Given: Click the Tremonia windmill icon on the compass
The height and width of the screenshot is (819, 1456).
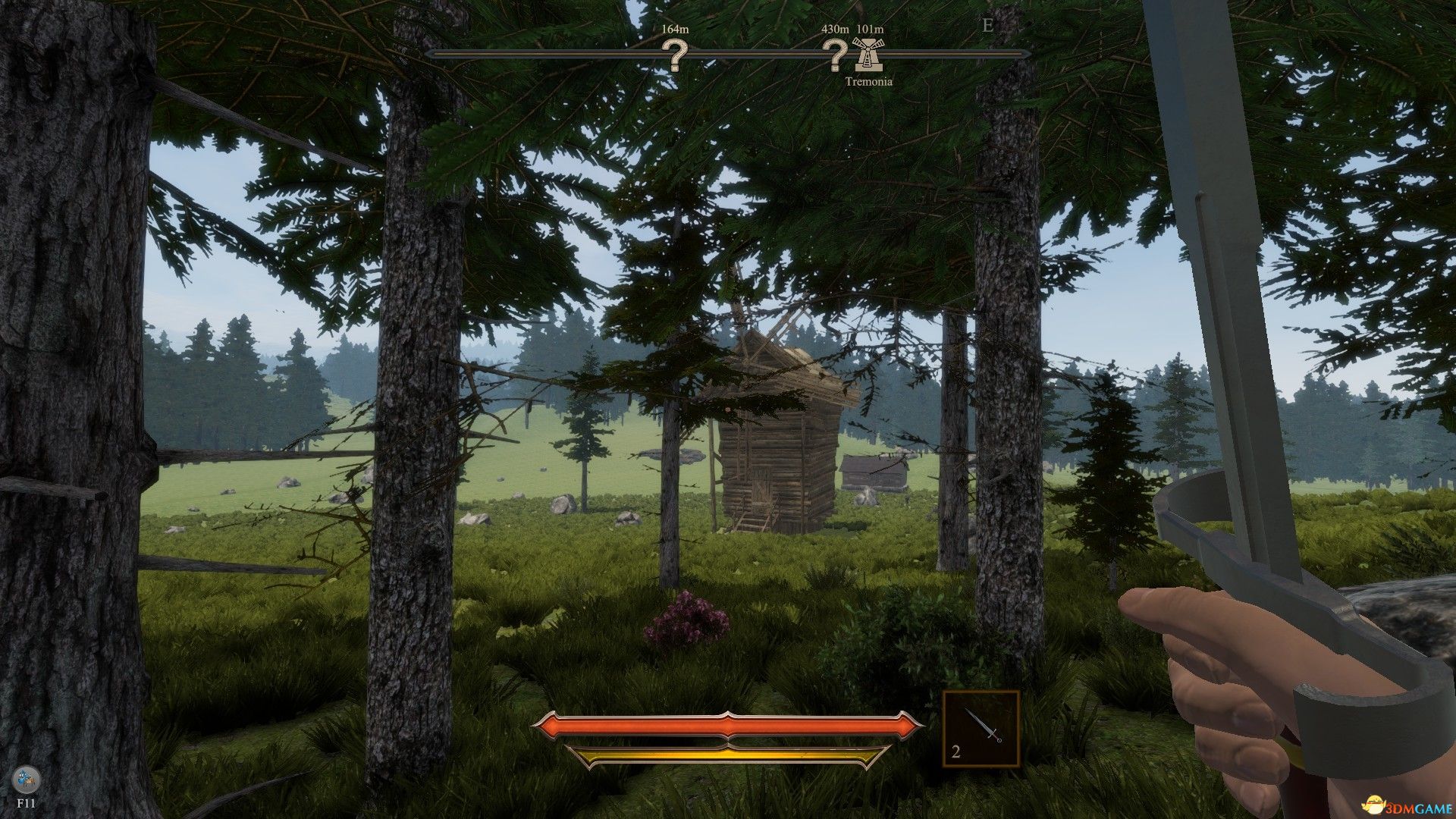Looking at the screenshot, I should tap(868, 53).
